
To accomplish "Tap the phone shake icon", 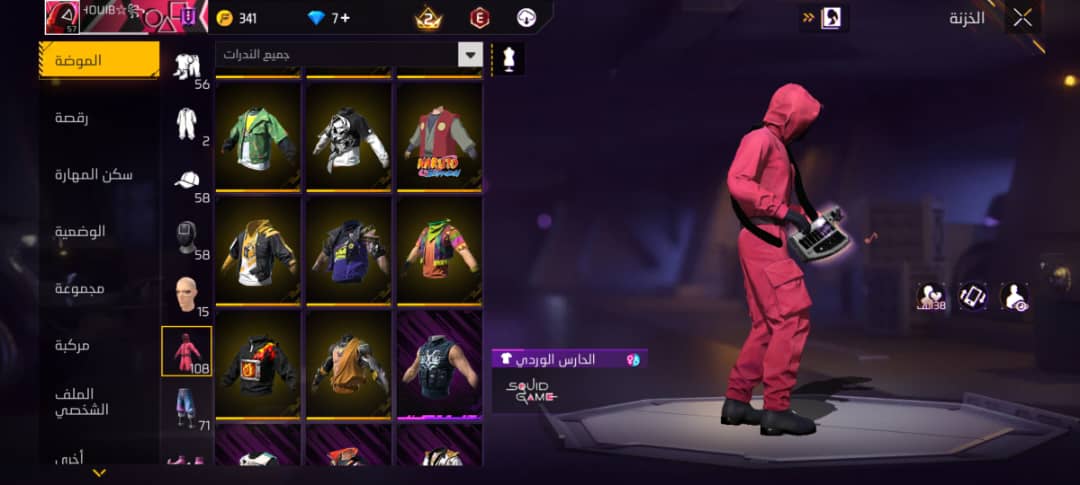I will tap(973, 295).
